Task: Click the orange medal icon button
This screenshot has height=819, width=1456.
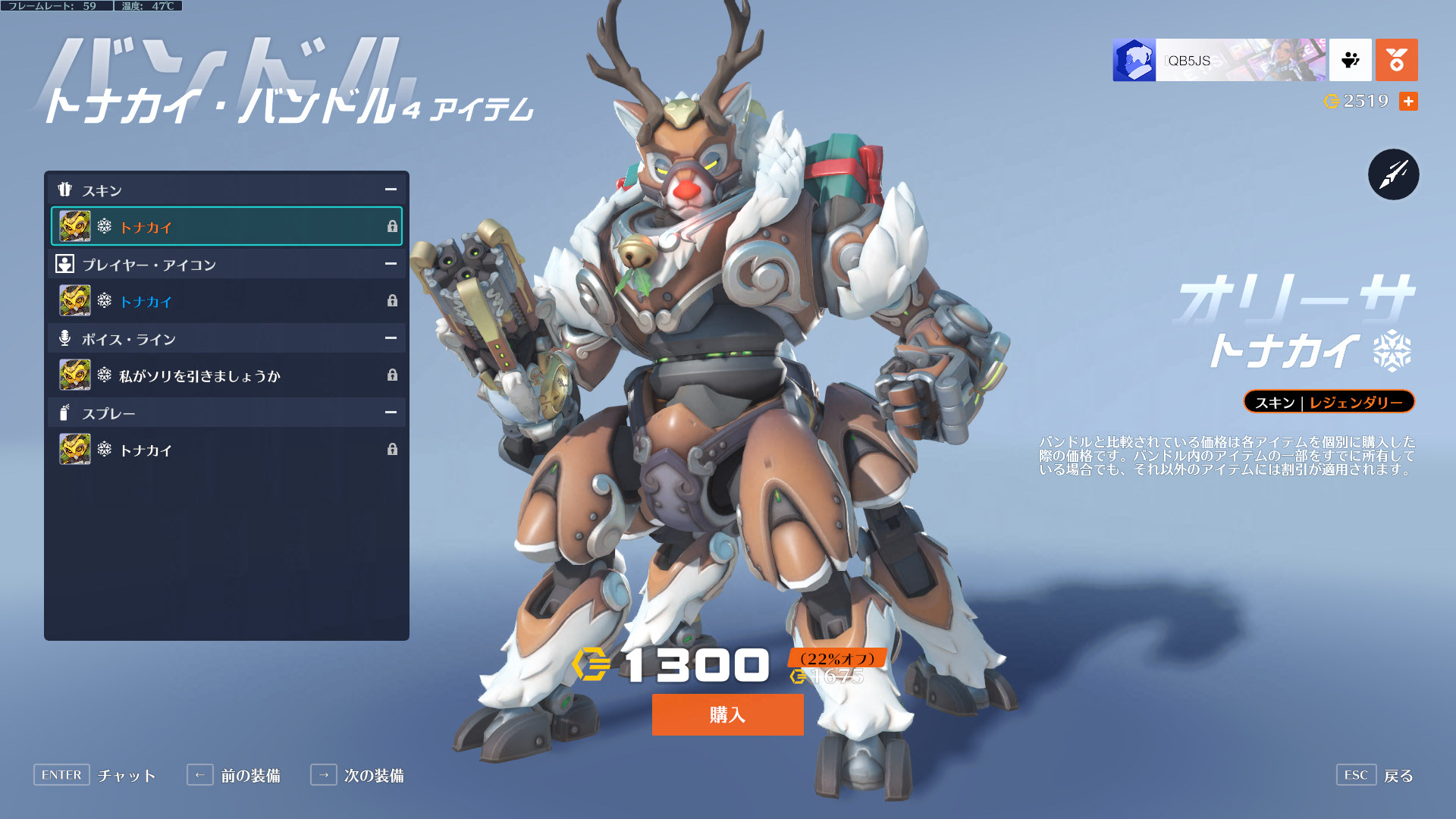Action: (1396, 60)
